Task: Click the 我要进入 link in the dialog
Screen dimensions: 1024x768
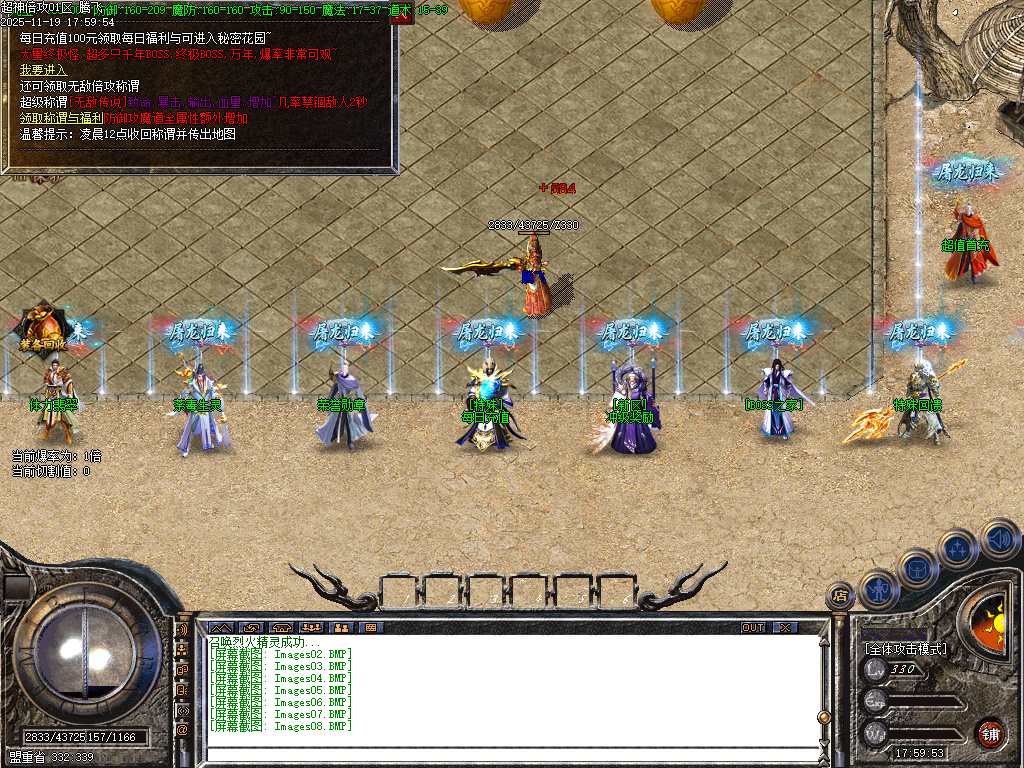Action: (43, 70)
